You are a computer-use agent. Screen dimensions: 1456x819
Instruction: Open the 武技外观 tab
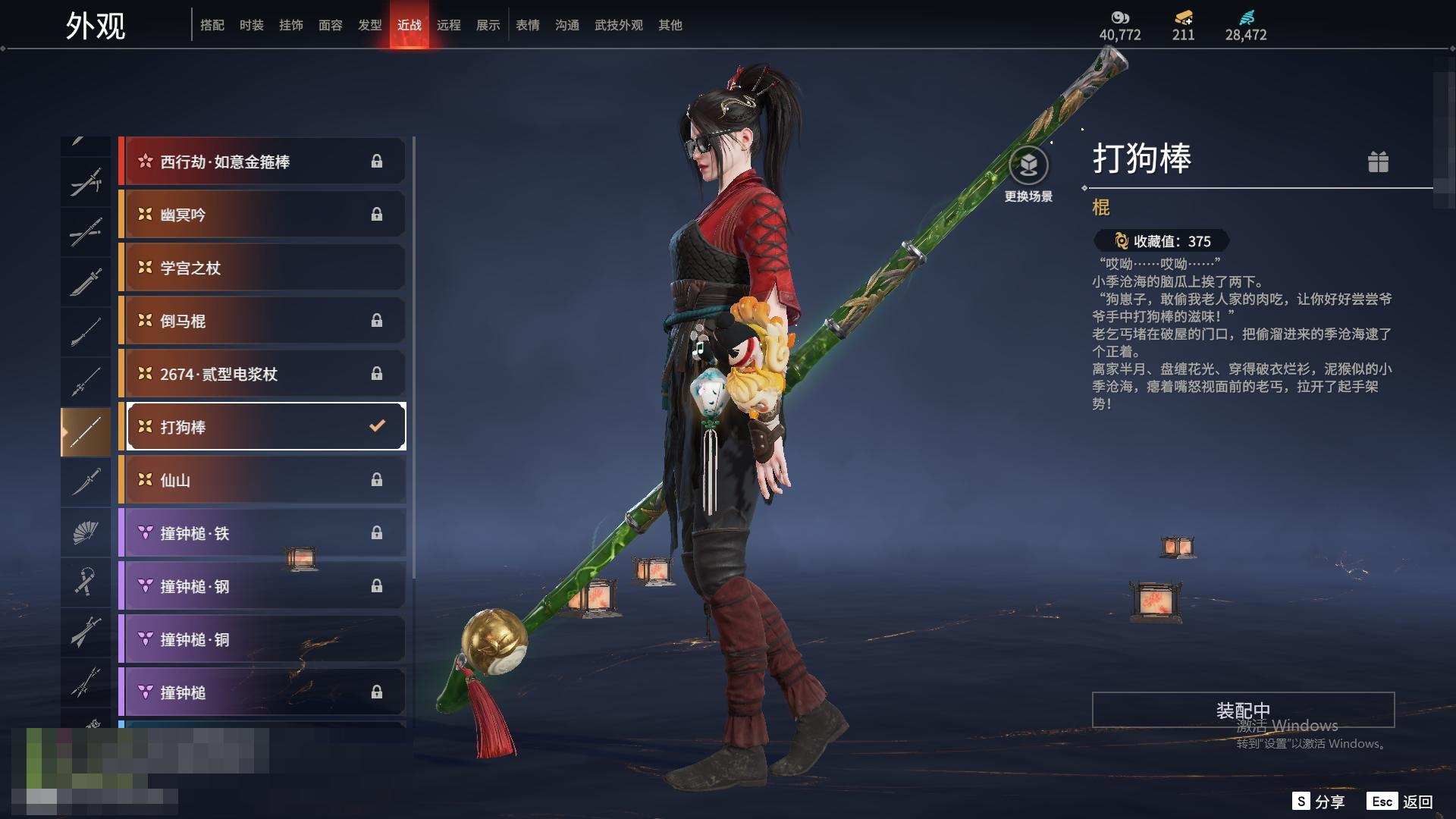coord(618,25)
